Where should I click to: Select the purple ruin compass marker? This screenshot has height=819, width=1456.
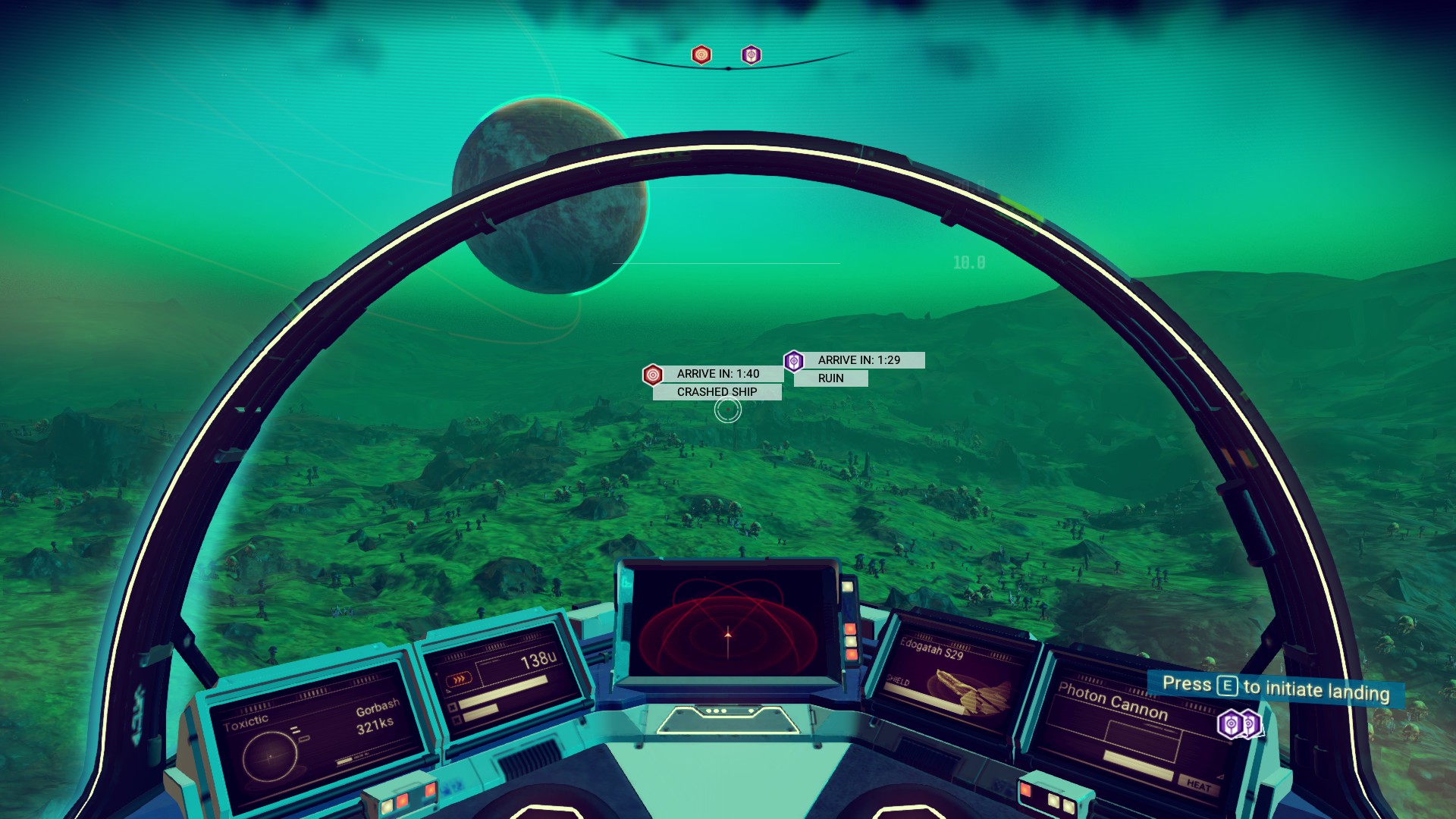pos(751,55)
